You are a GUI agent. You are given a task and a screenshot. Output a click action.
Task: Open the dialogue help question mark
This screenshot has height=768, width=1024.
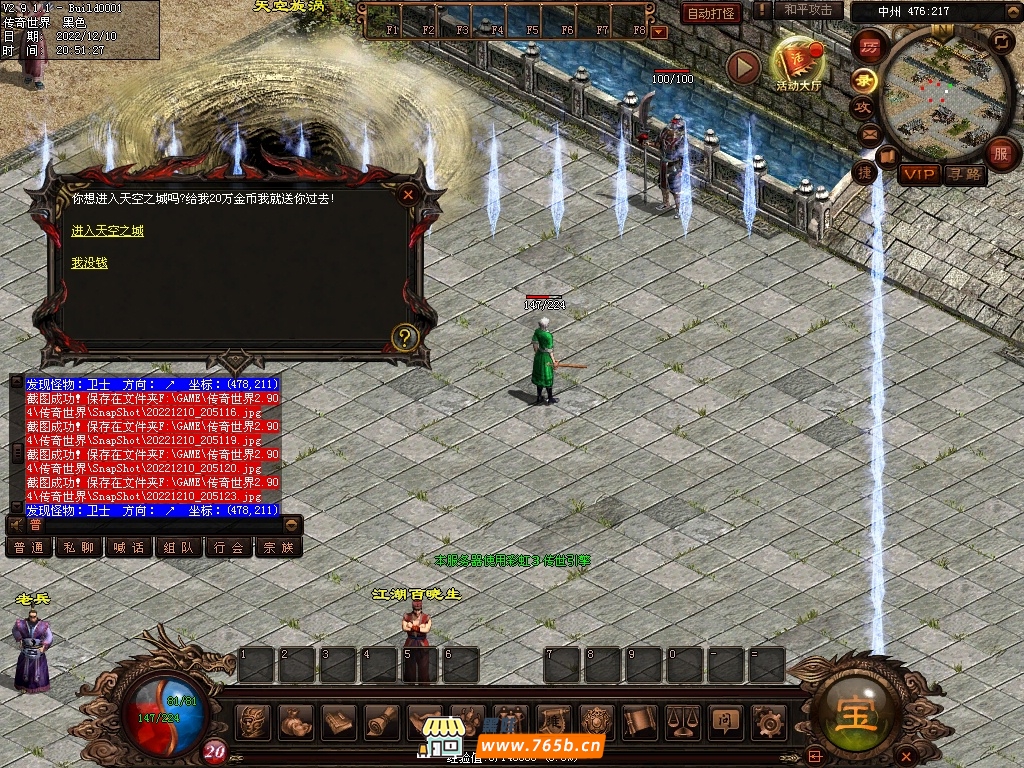coord(404,337)
